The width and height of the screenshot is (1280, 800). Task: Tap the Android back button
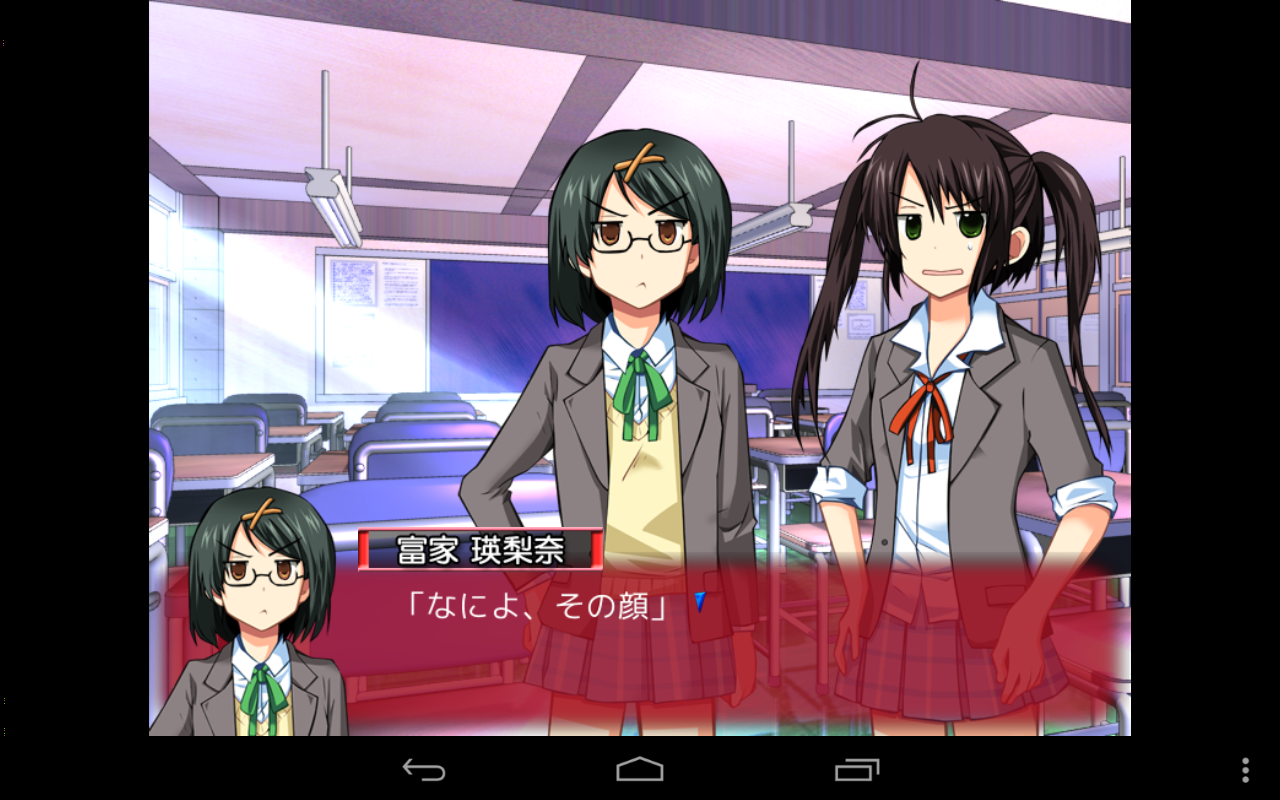(x=424, y=769)
